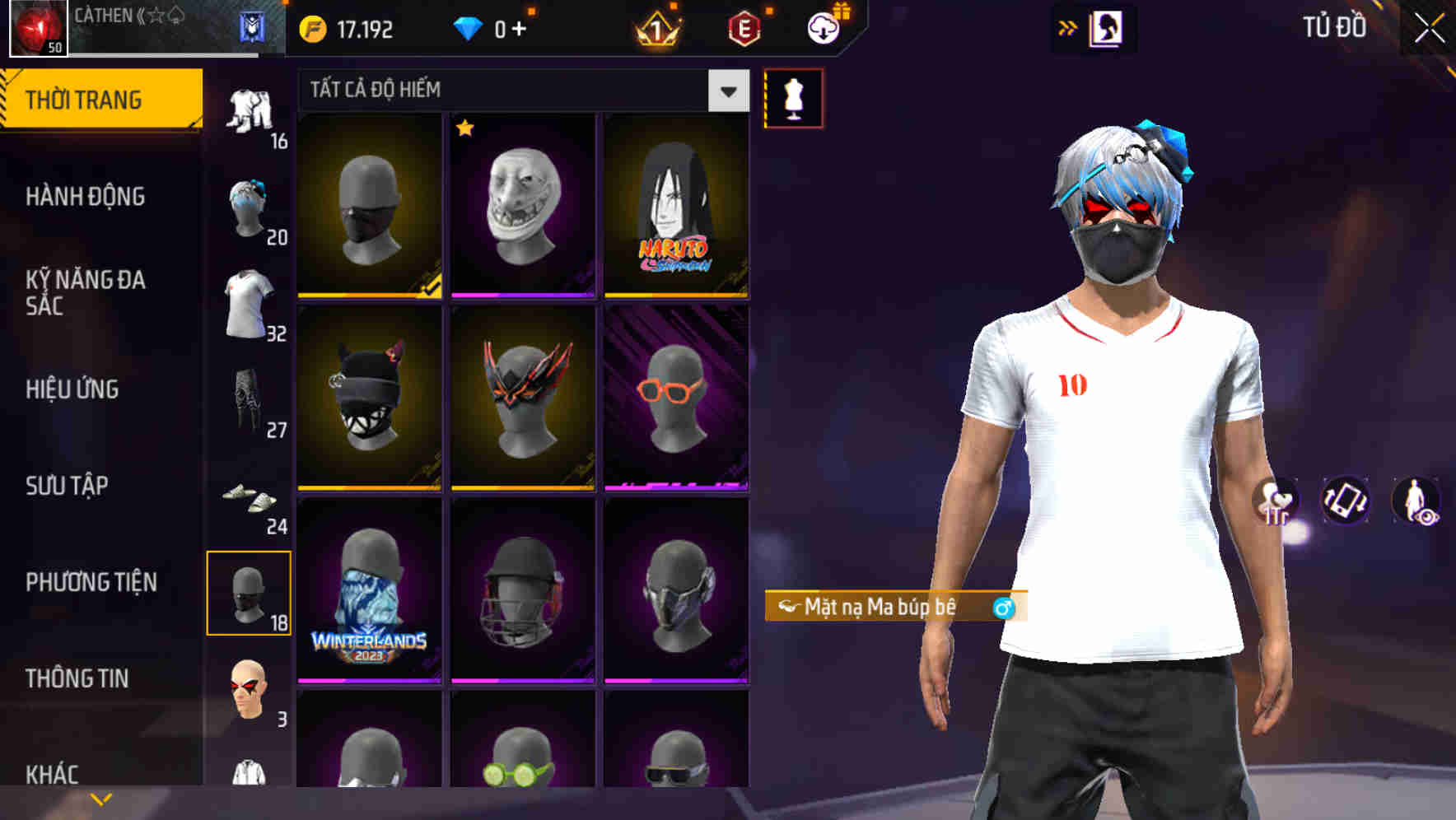Open the character card/profile icon near Tủ Đồ
1456x820 pixels.
1107,28
